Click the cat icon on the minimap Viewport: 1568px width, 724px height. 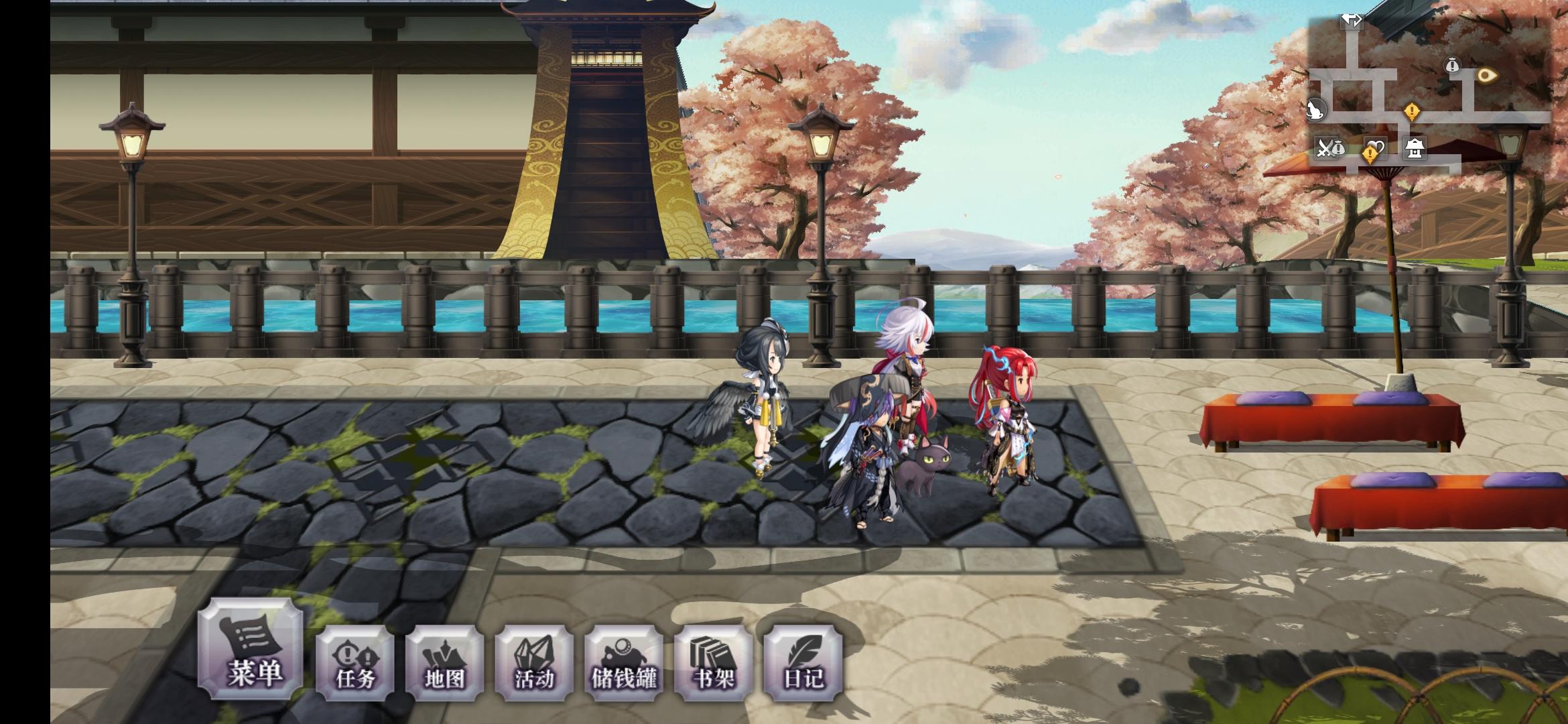coord(1316,109)
